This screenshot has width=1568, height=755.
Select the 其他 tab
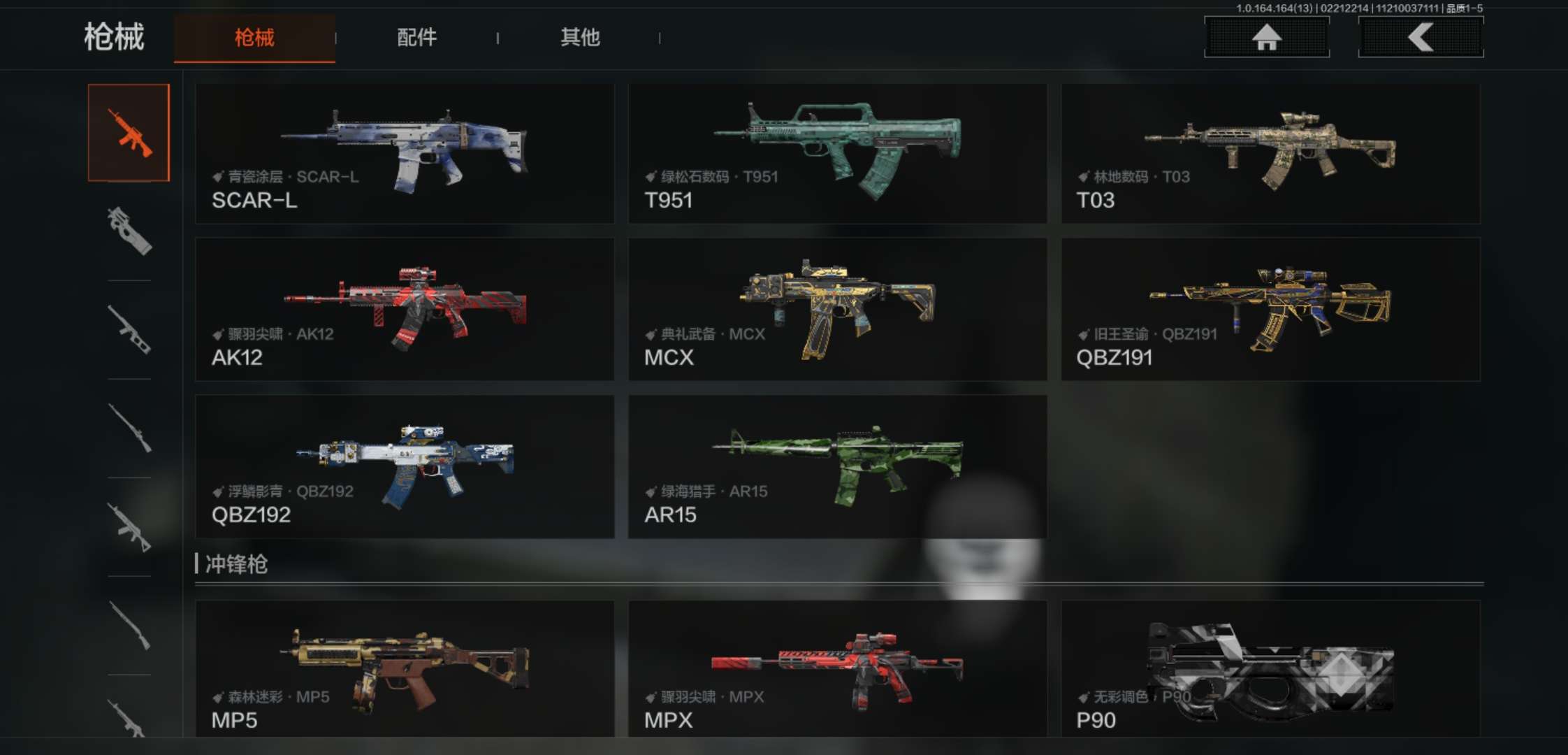coord(580,38)
